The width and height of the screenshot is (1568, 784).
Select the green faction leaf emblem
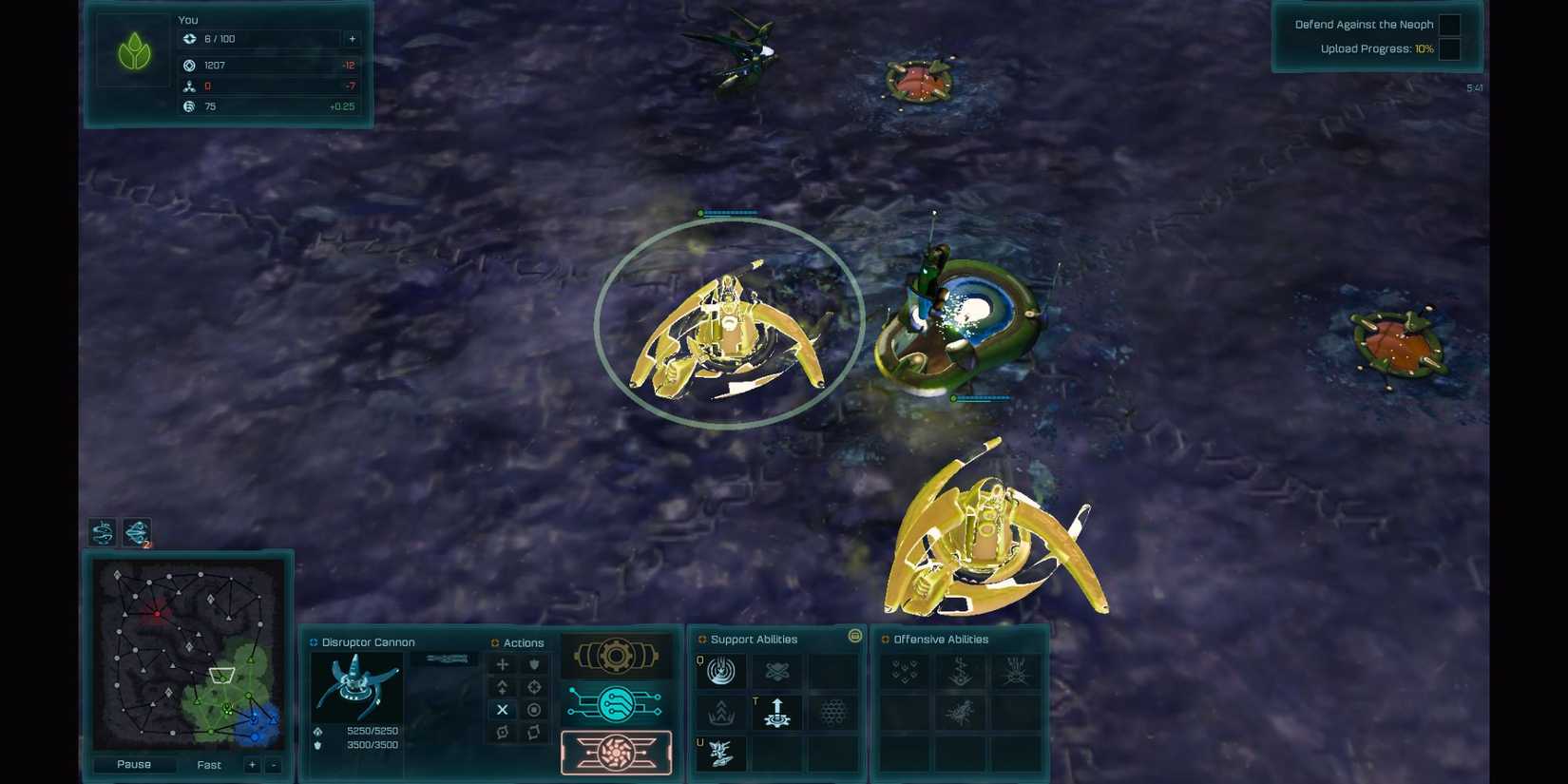133,50
